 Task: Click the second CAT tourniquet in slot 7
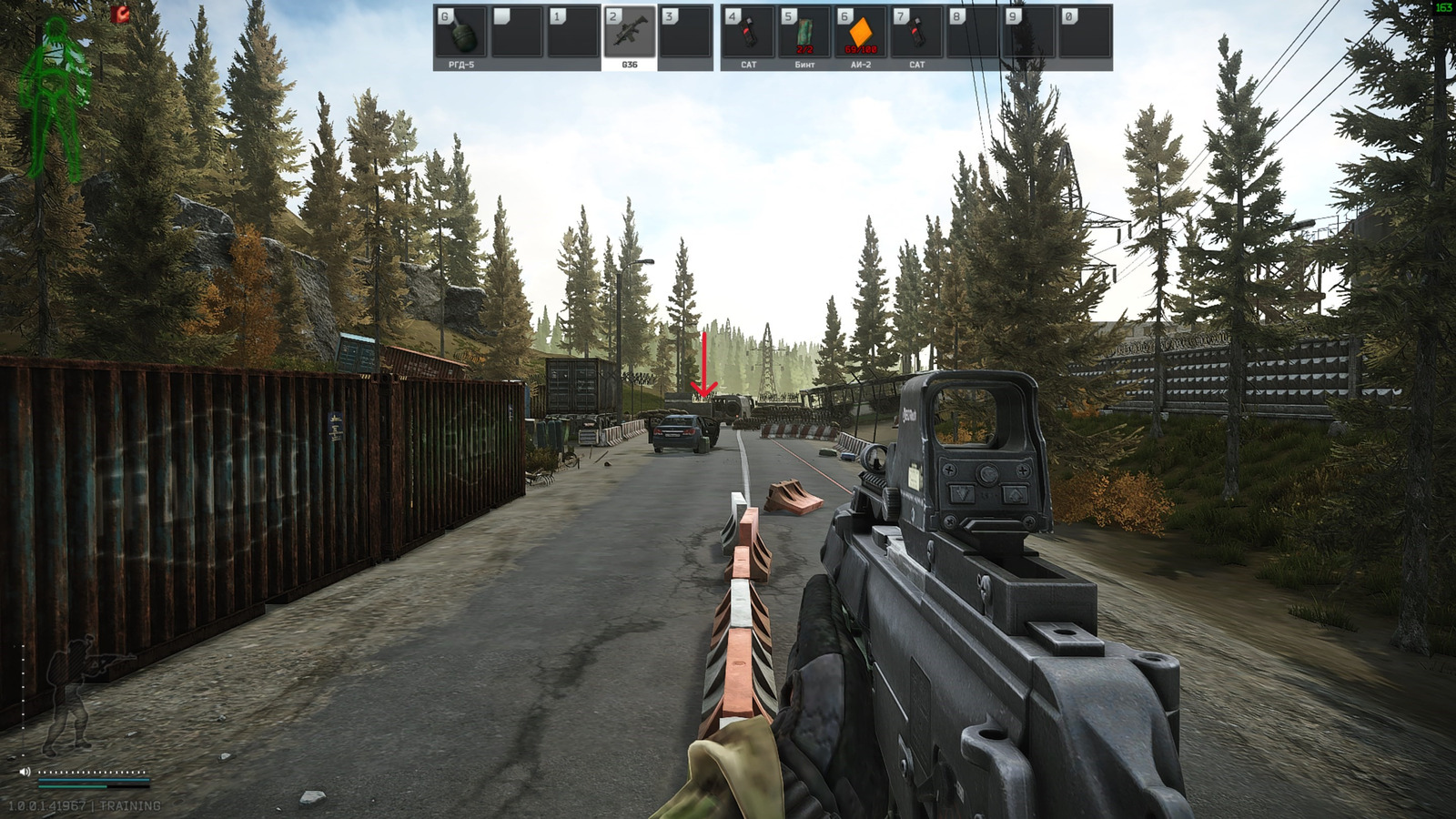(x=915, y=35)
